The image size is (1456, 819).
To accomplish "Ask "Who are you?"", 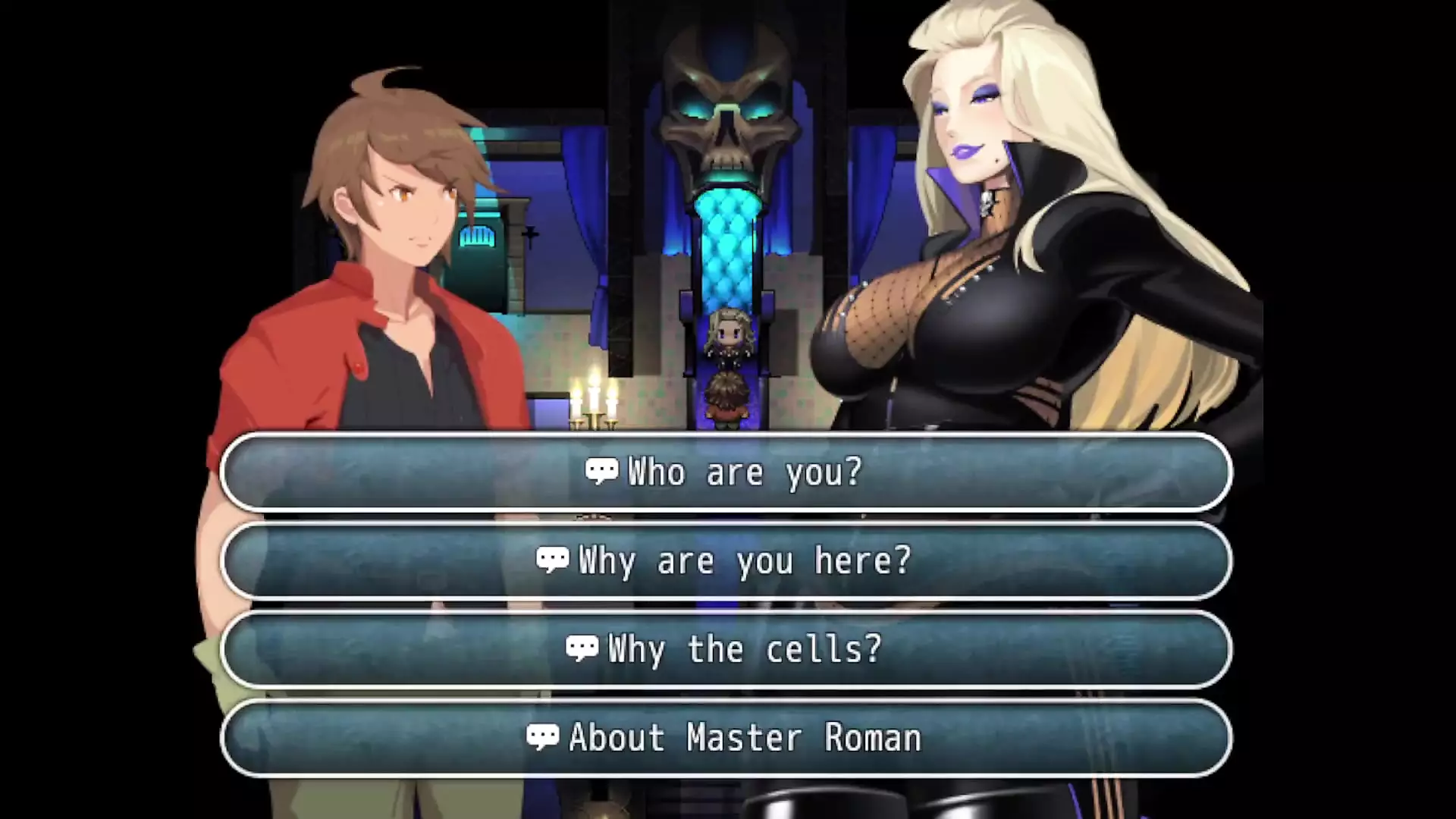I will (x=725, y=472).
